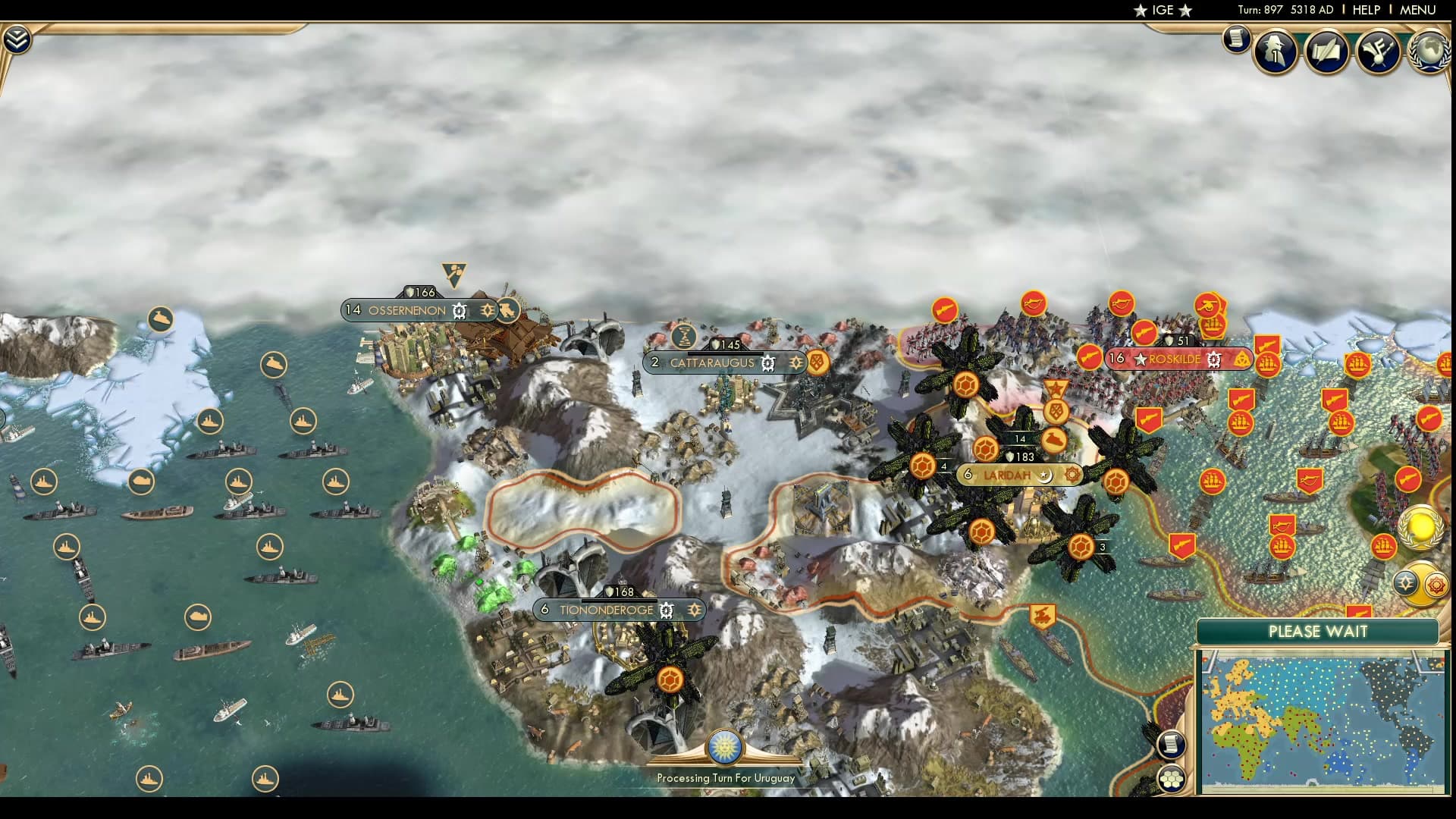Open the notification log scroll beside the minimap

pos(1172,745)
